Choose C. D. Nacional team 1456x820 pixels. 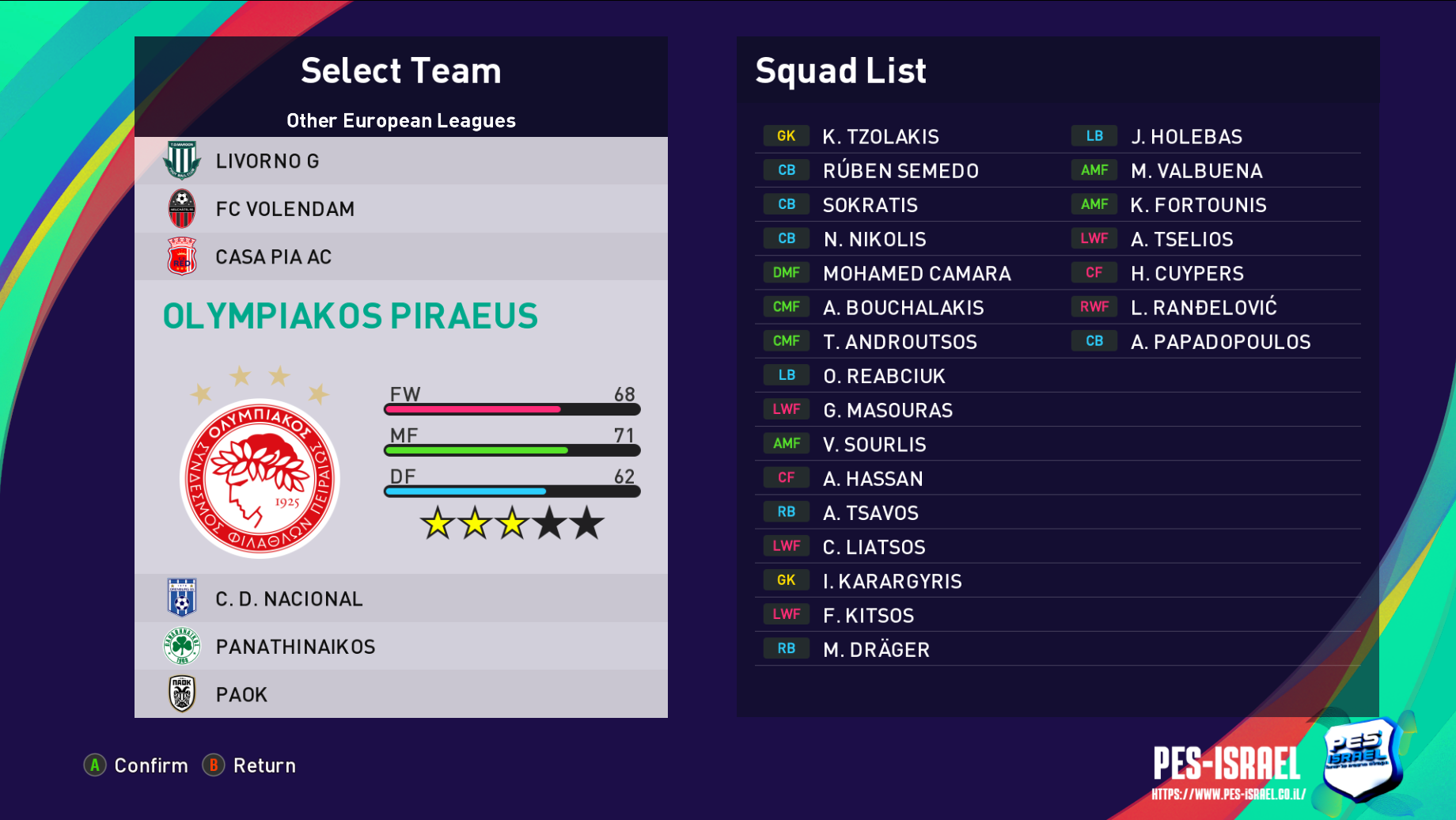coord(400,599)
